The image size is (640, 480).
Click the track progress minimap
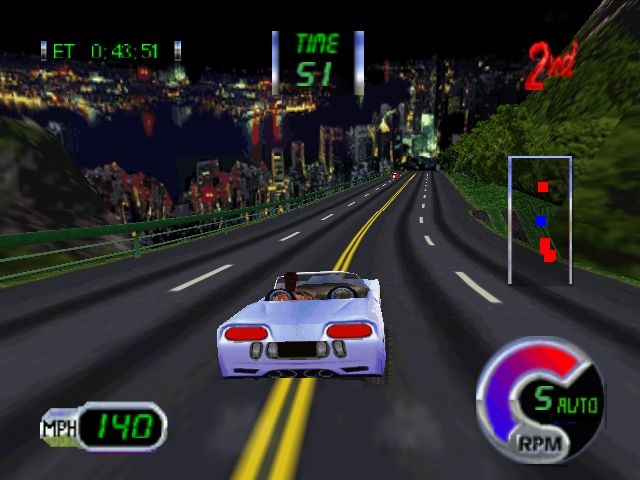(540, 220)
